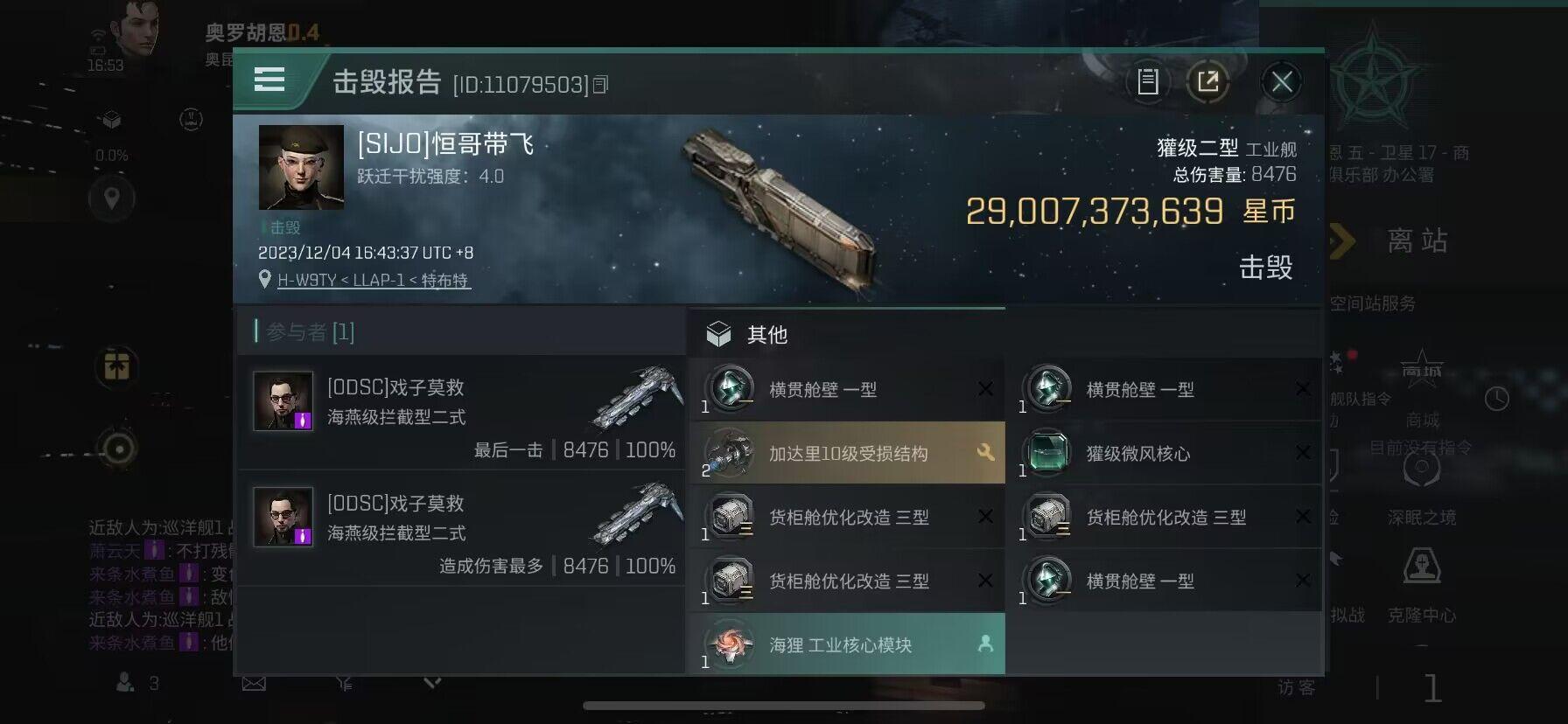View attacker 戏子莫救 portrait

tap(282, 401)
